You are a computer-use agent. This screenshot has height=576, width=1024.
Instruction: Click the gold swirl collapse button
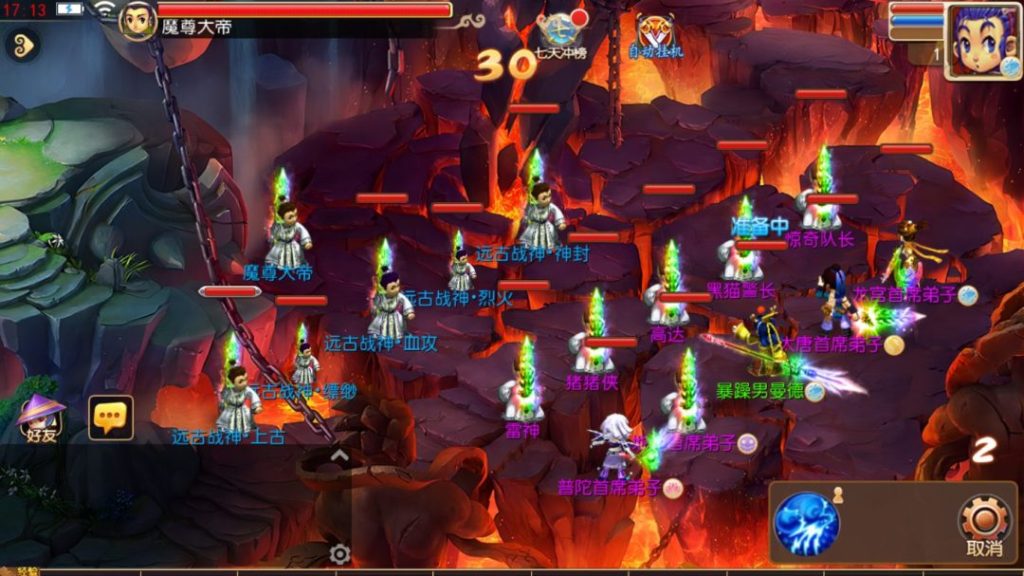(x=21, y=43)
